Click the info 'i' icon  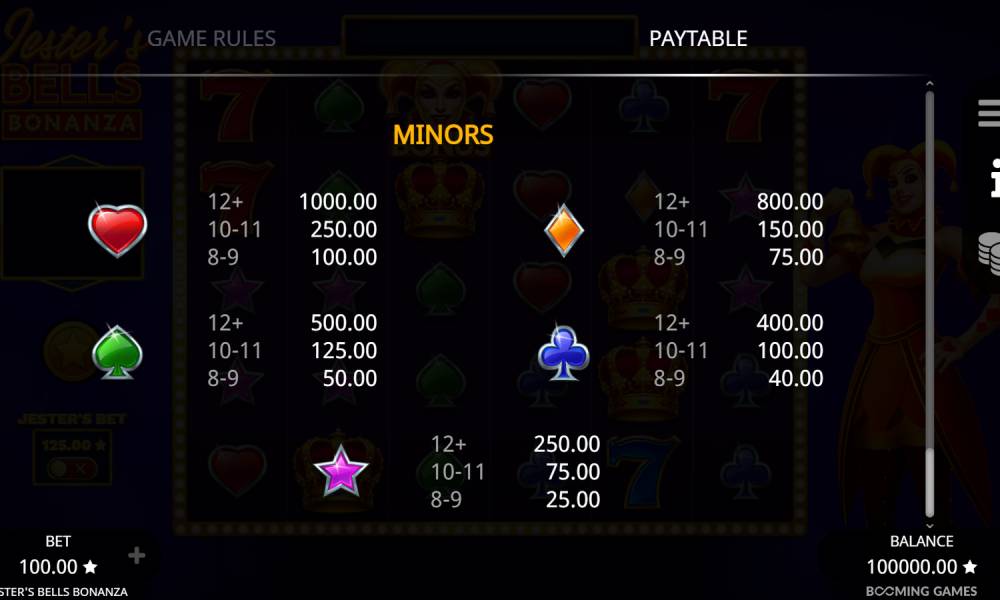pyautogui.click(x=991, y=178)
